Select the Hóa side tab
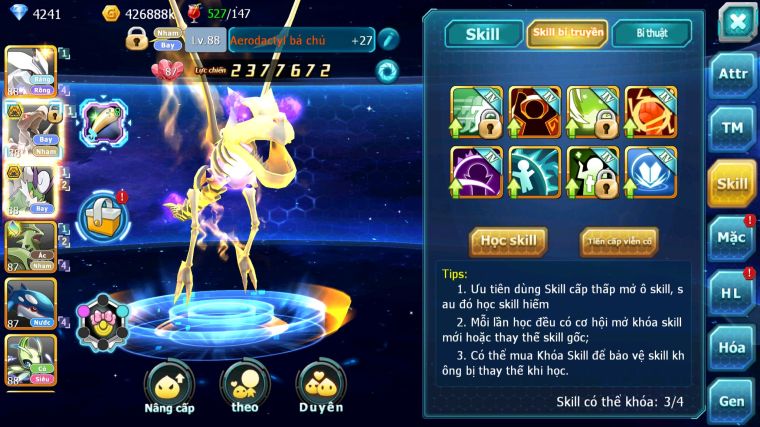 733,347
